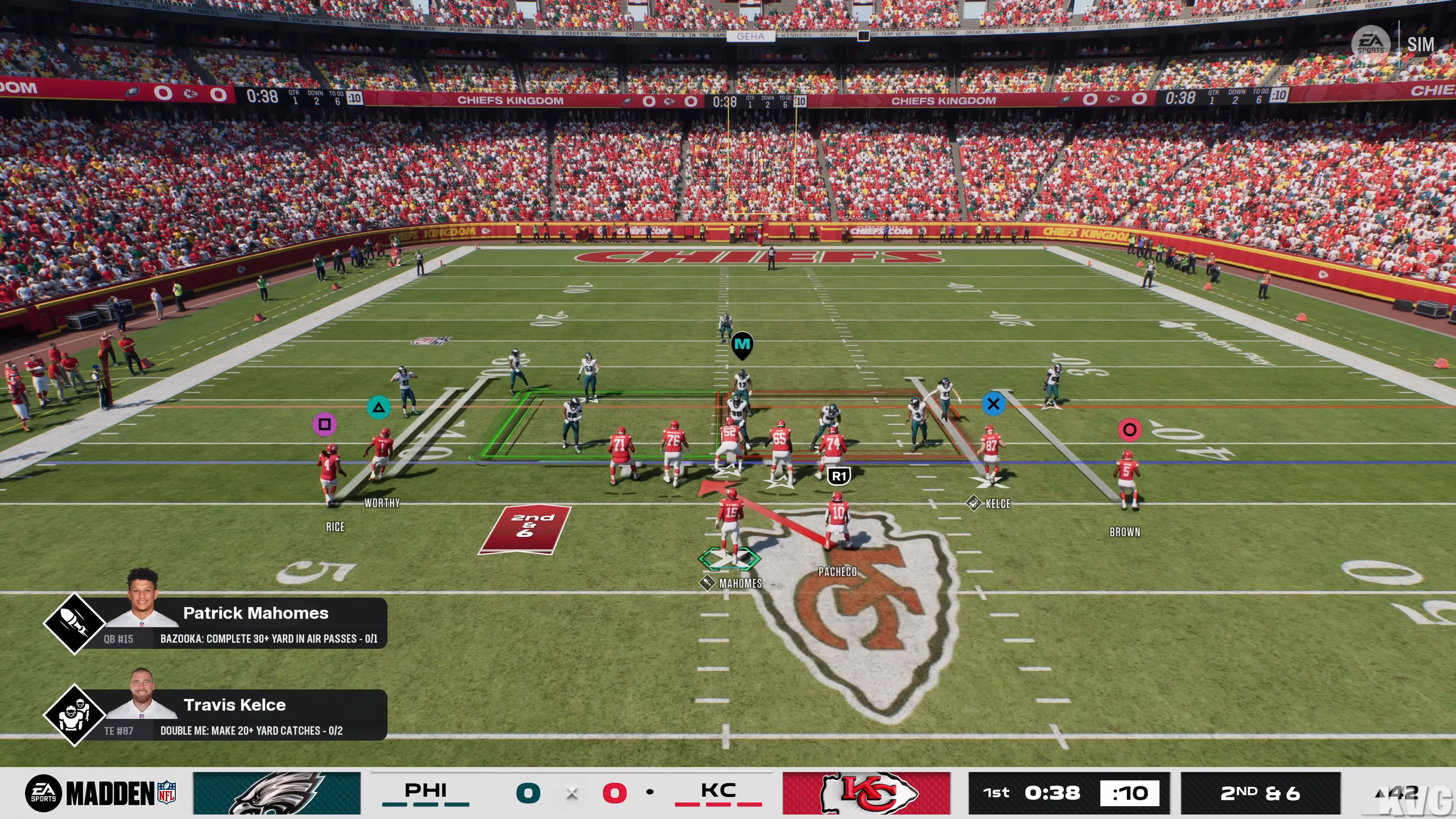1456x819 pixels.
Task: Click the Chiefs logo on the scorebar
Action: pyautogui.click(x=866, y=793)
